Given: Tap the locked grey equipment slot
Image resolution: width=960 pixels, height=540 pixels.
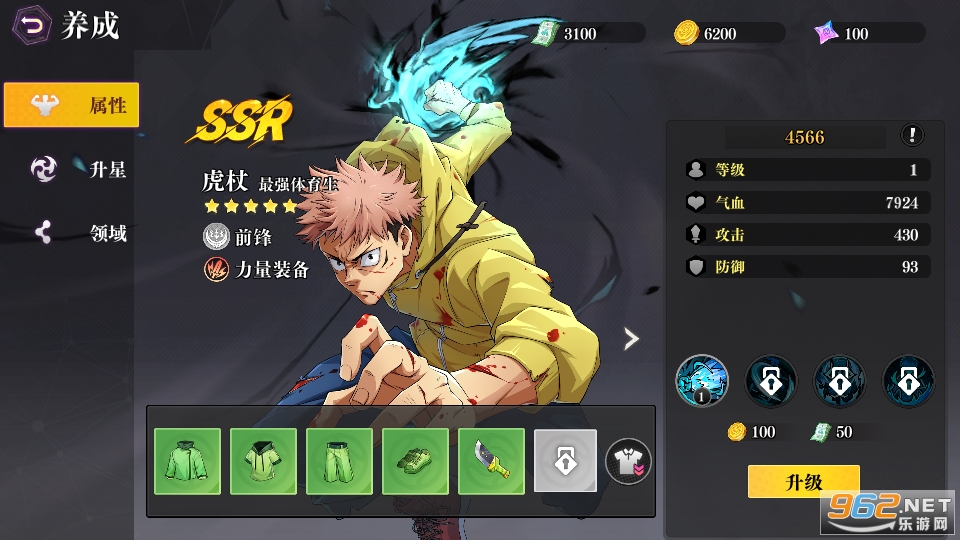Looking at the screenshot, I should click(x=565, y=461).
